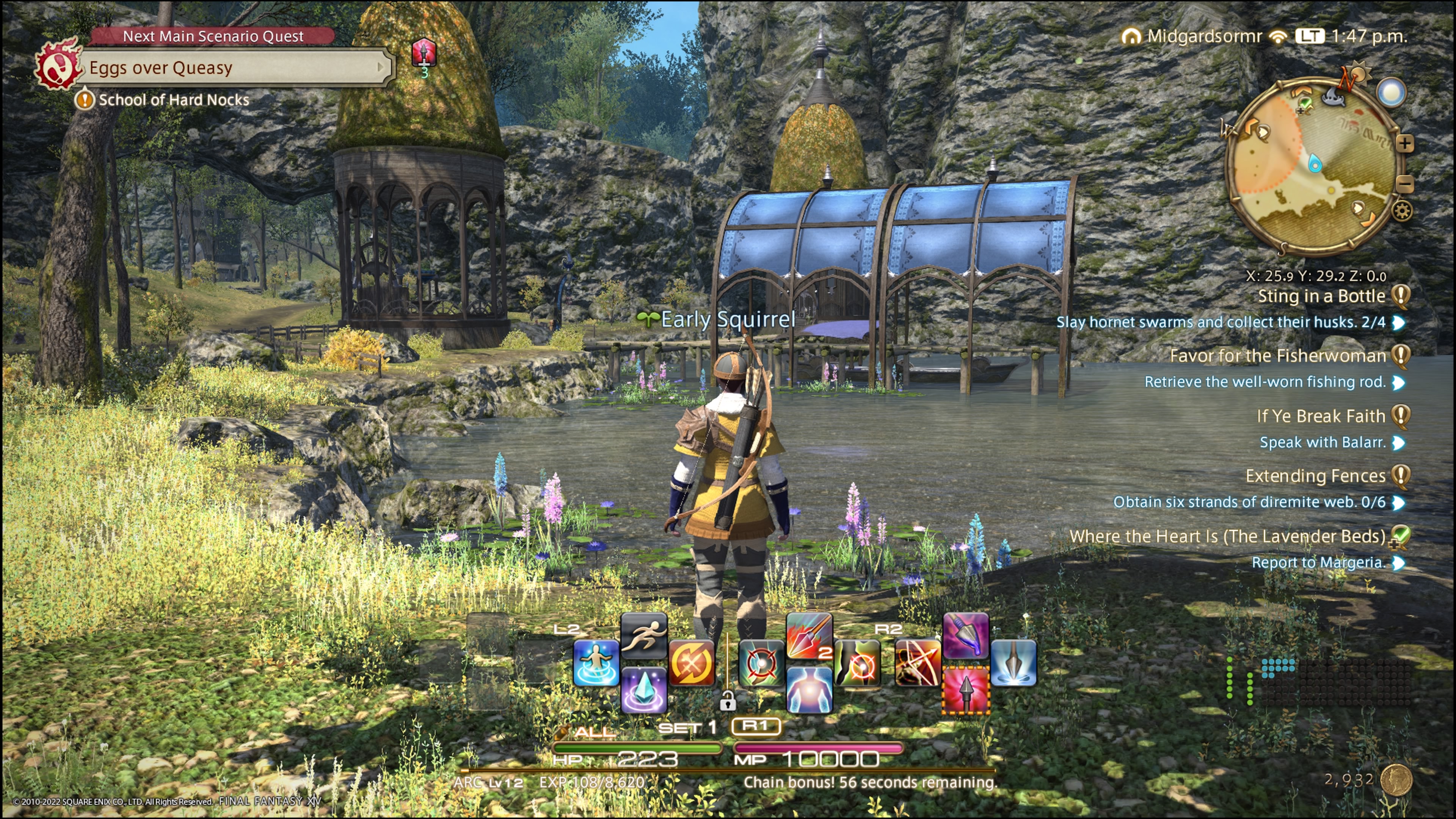Select the School of Hard Nocks quest notice
1456x819 pixels.
point(173,100)
